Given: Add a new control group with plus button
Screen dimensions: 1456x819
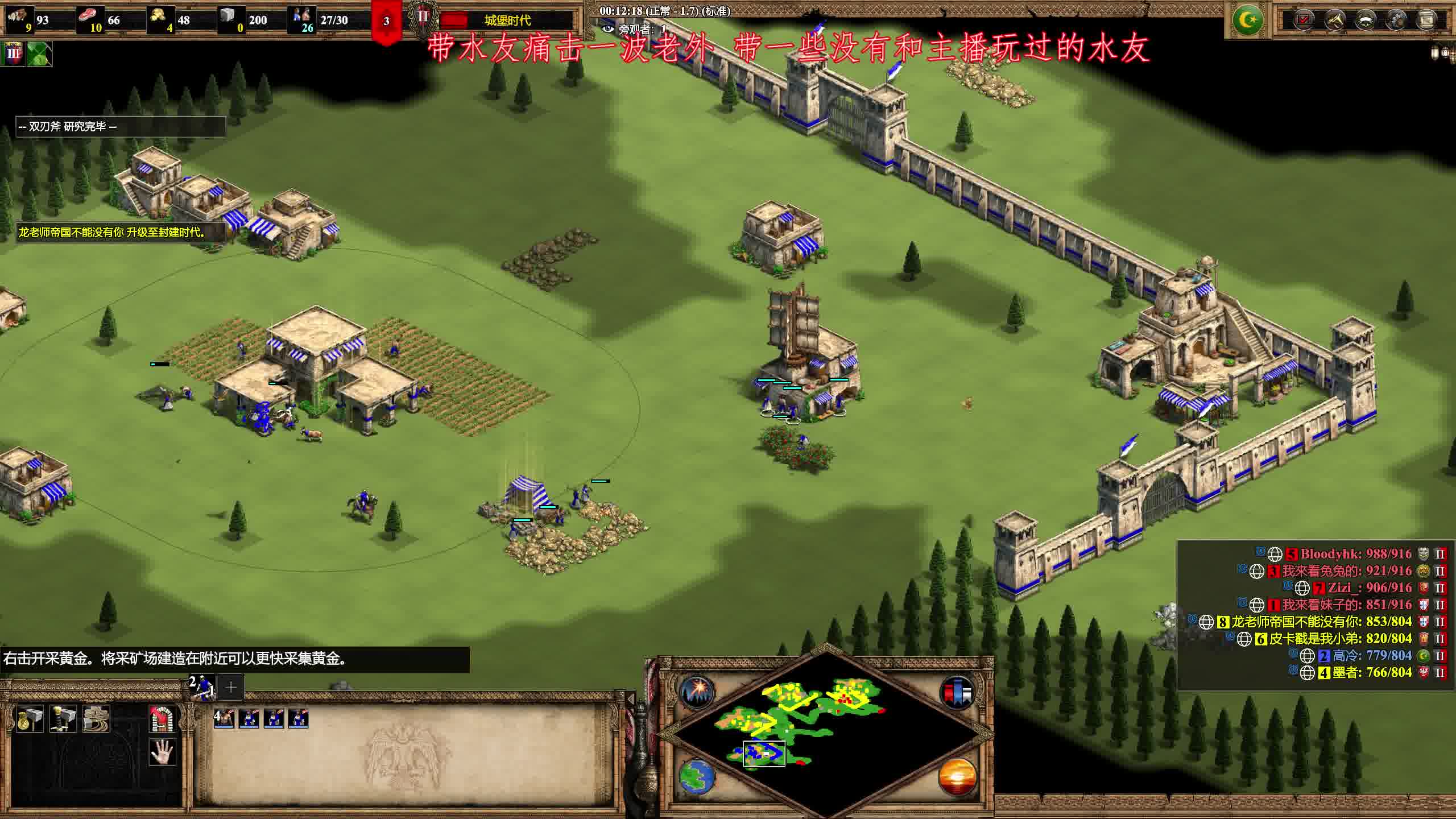Looking at the screenshot, I should coord(230,687).
